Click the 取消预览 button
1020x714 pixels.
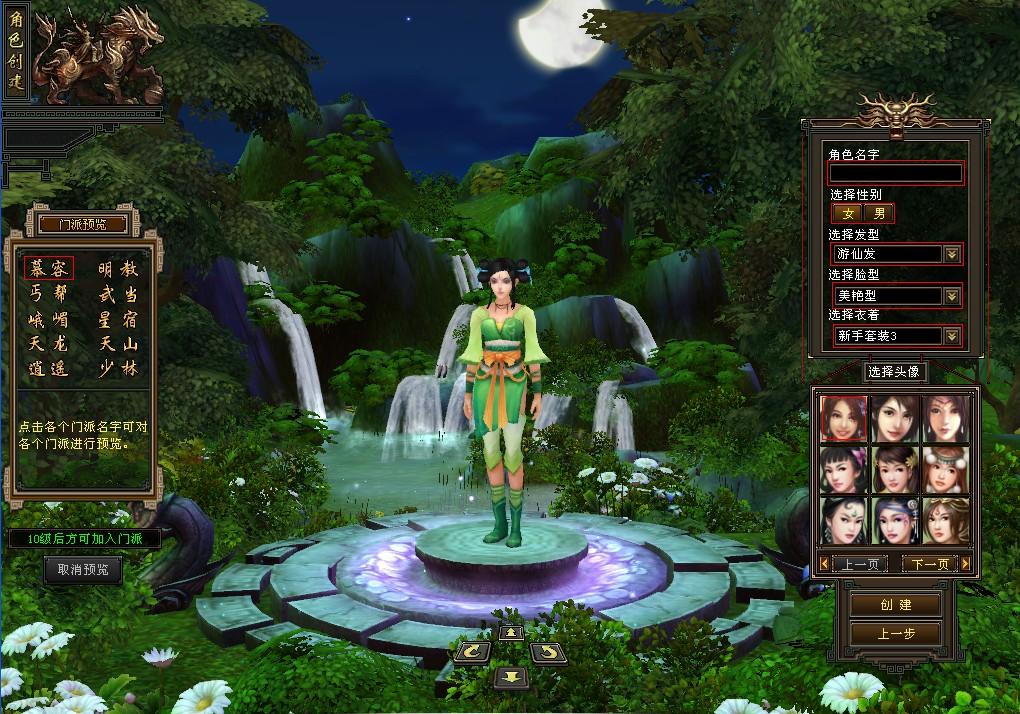coord(83,570)
